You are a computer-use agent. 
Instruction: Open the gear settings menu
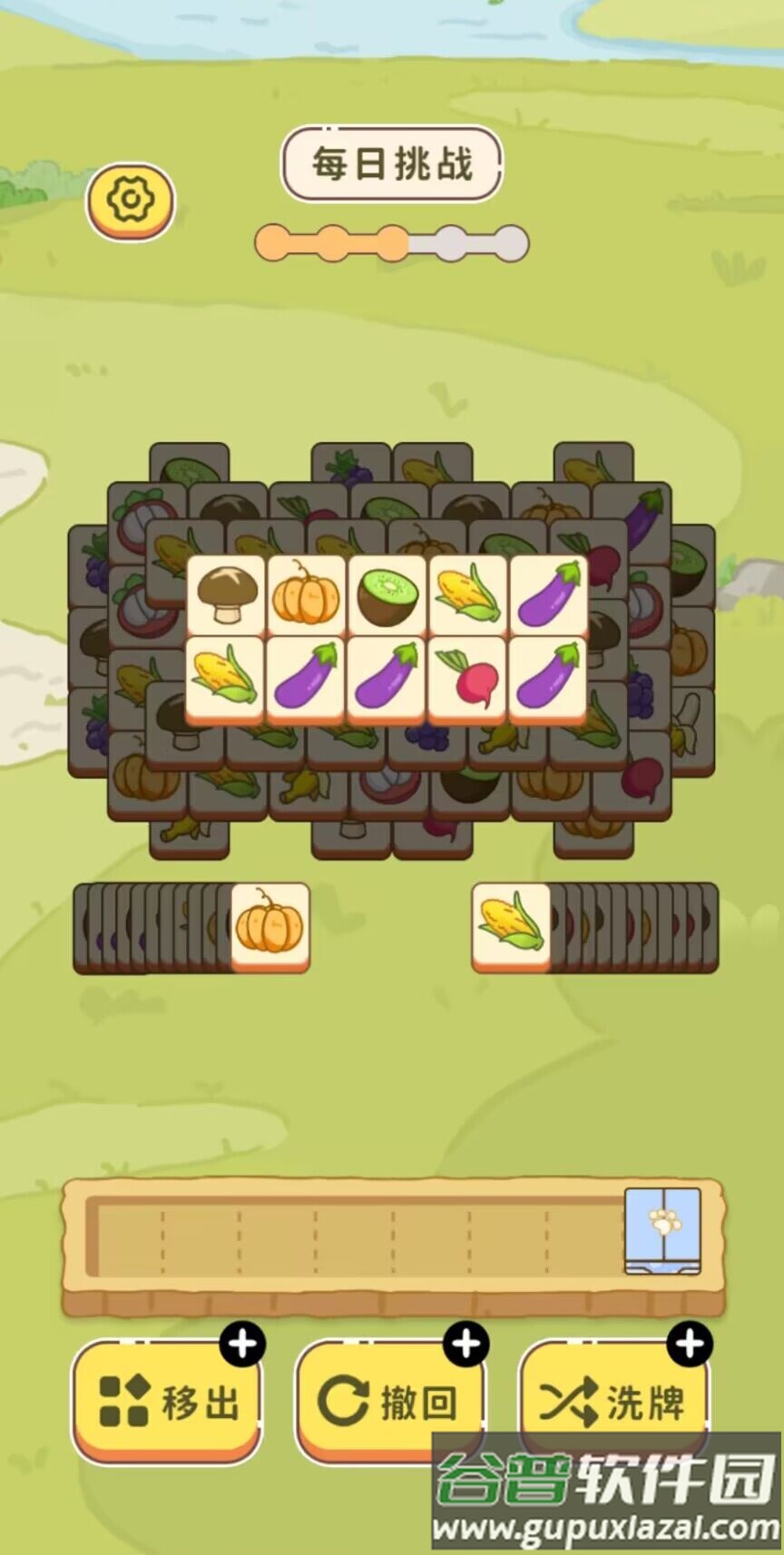131,200
